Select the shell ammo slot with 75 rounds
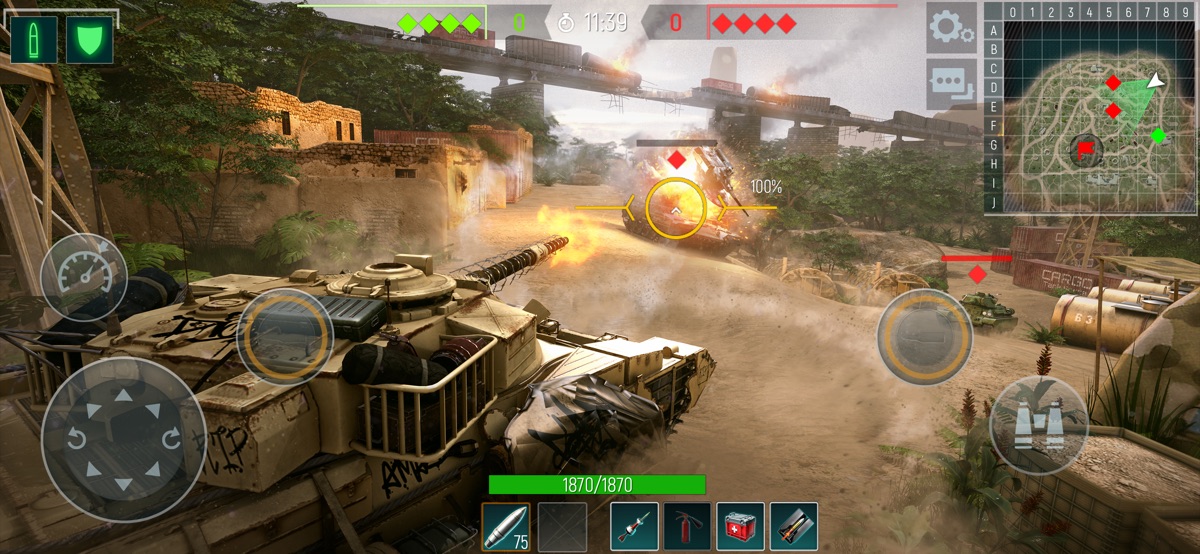Screen dimensions: 1200x554 506,526
